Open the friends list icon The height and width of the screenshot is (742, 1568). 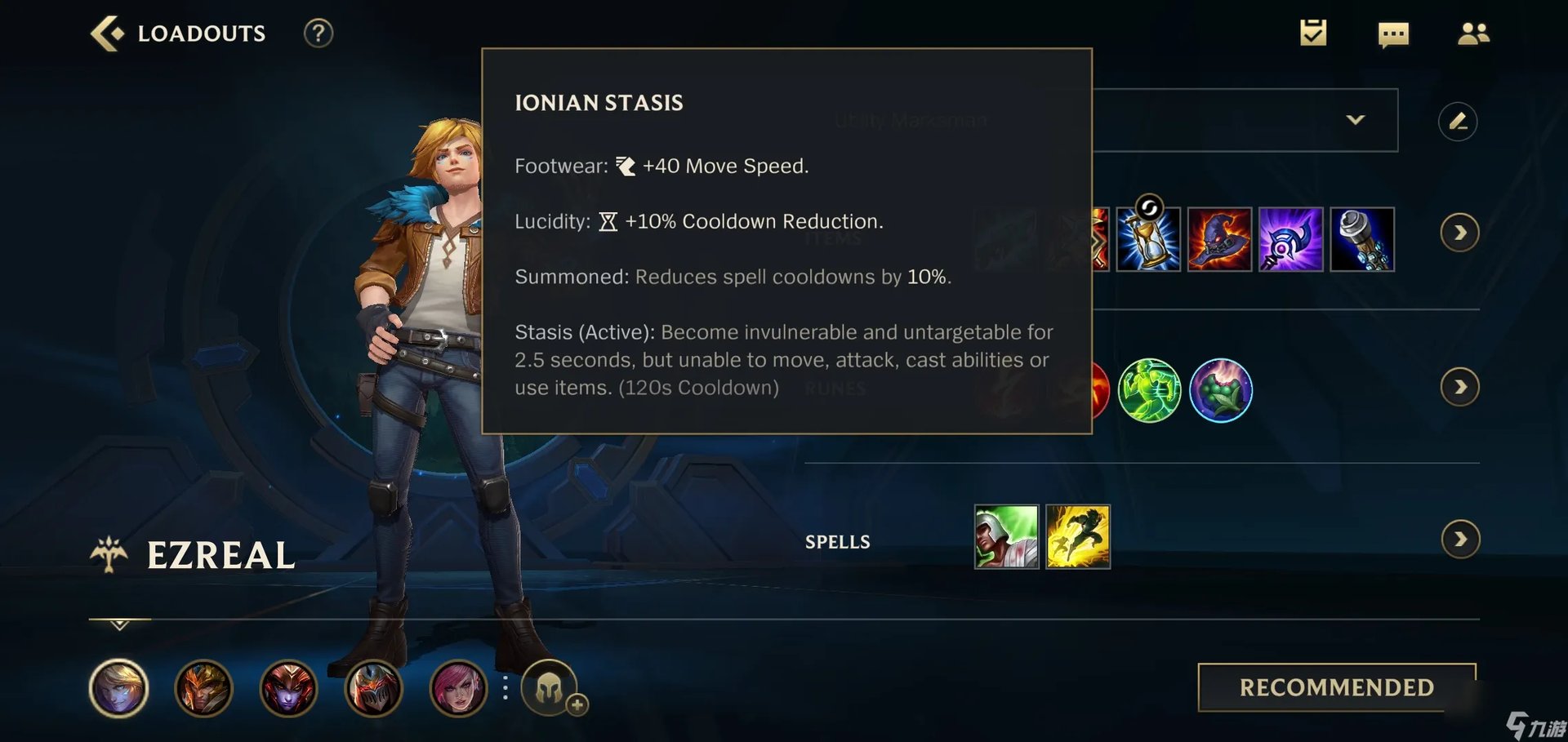click(1473, 33)
